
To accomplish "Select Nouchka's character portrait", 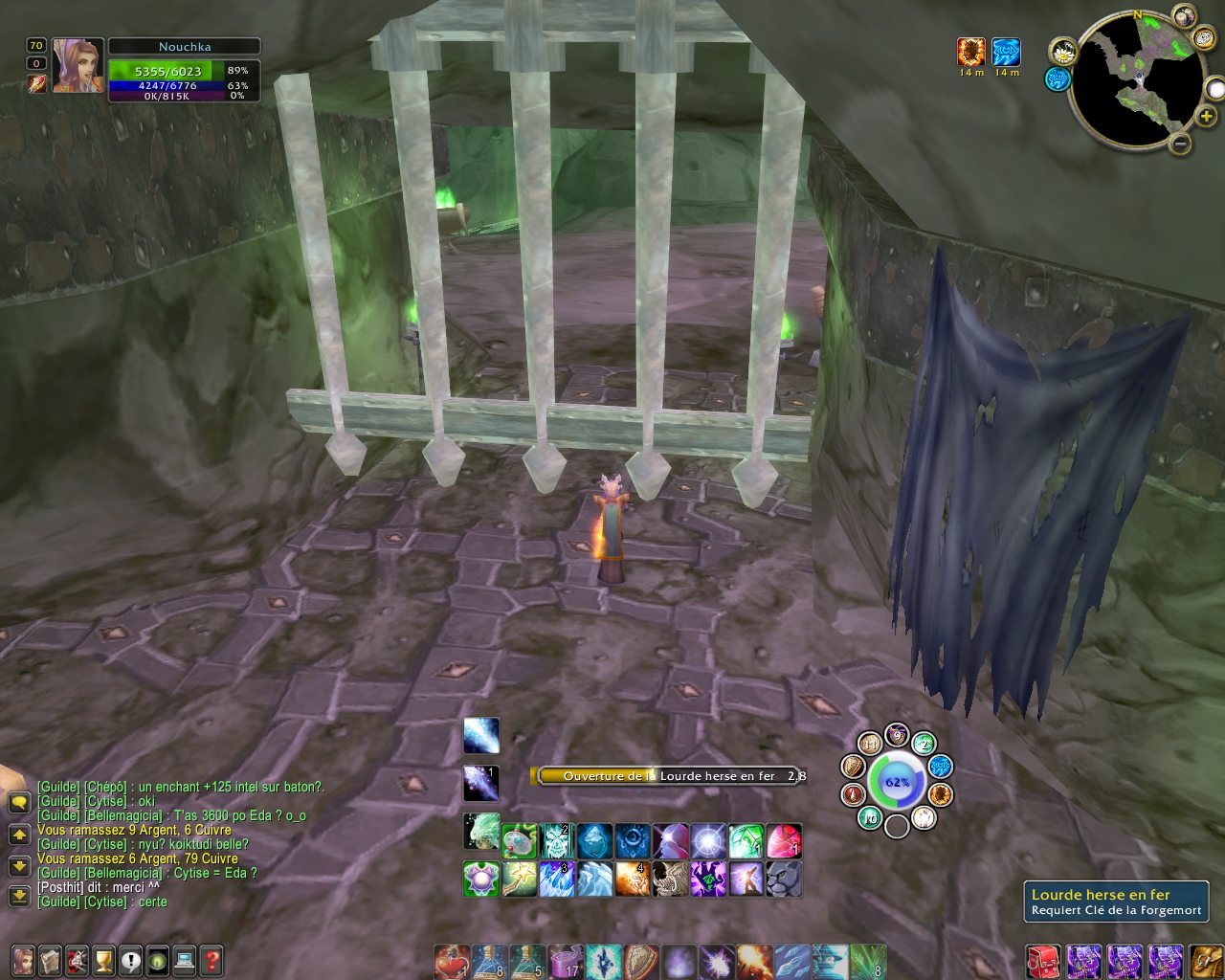I will pos(78,66).
